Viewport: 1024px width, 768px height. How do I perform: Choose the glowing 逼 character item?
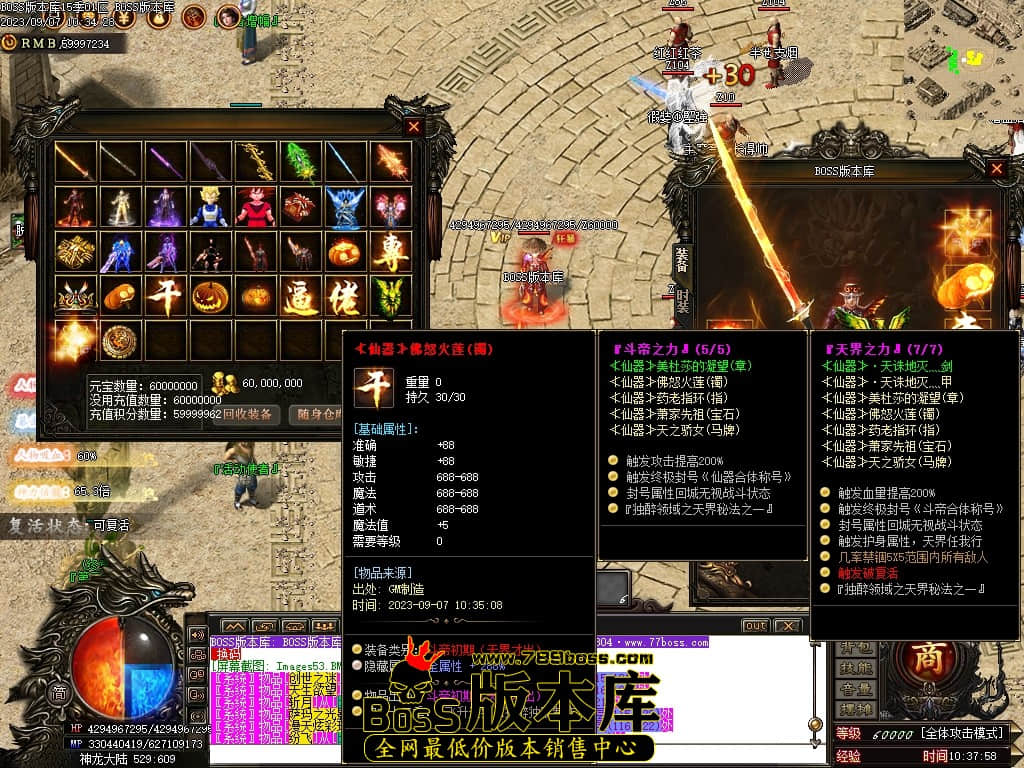click(301, 297)
